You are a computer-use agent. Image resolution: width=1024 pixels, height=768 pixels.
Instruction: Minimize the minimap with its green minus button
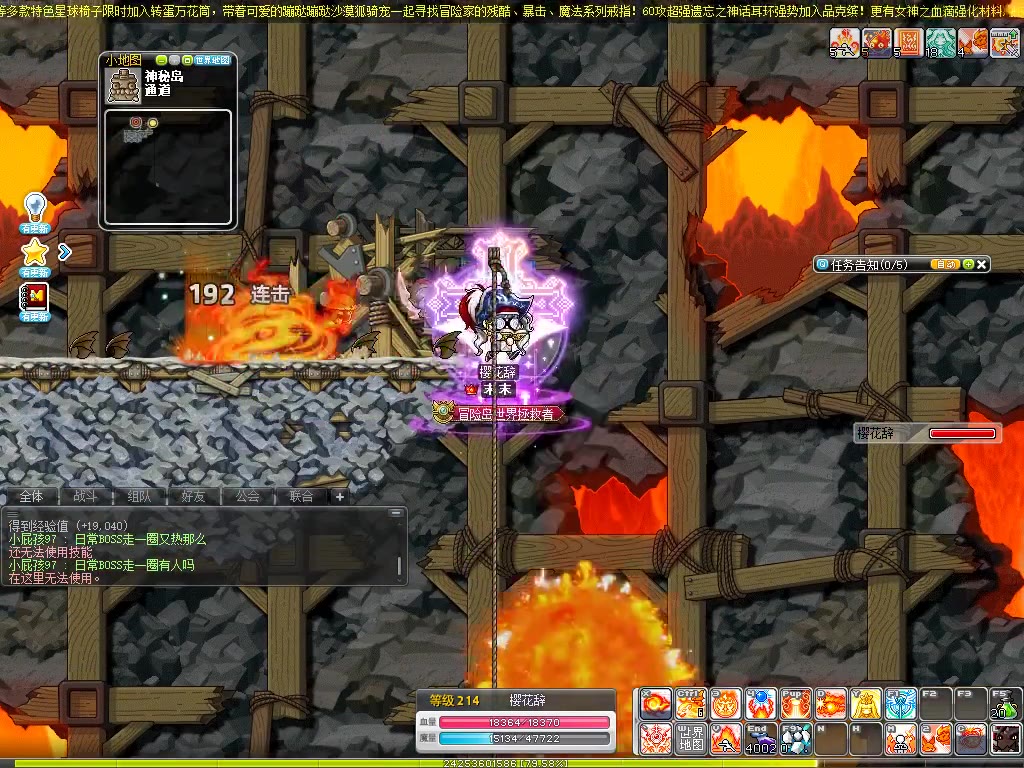pyautogui.click(x=162, y=60)
